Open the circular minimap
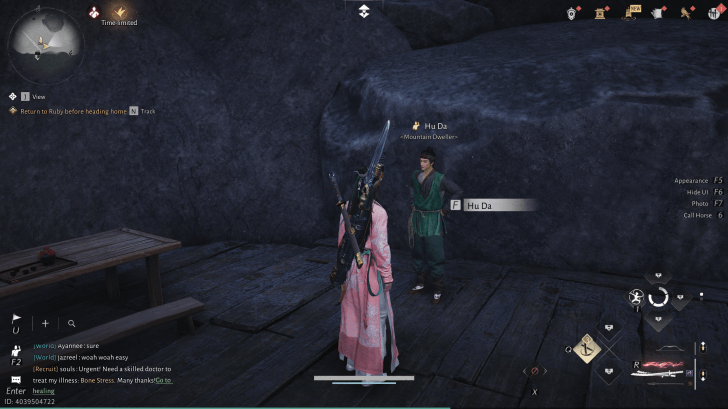 point(47,43)
